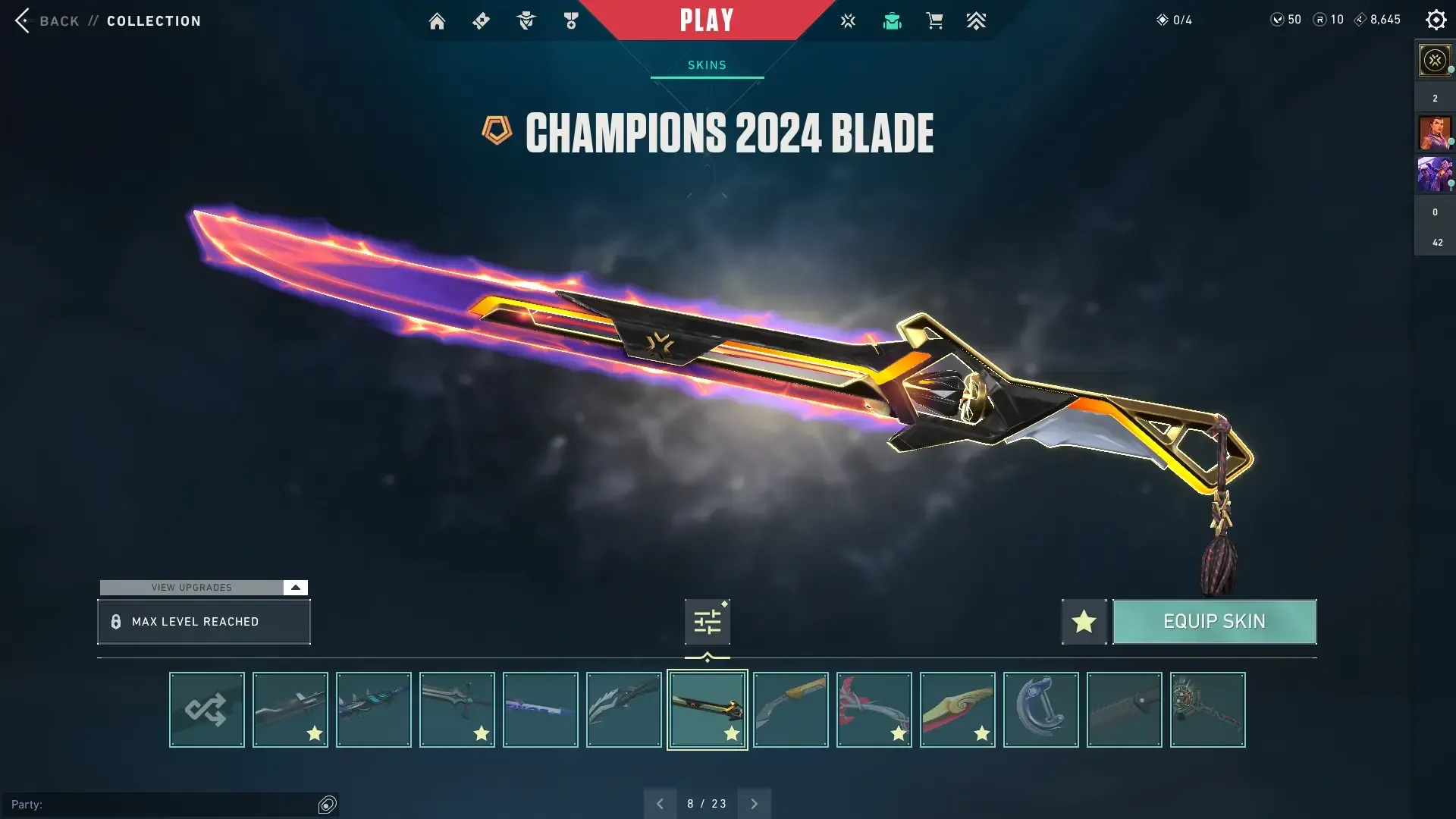Switch to the Skins tab
1456x819 pixels.
coord(706,64)
